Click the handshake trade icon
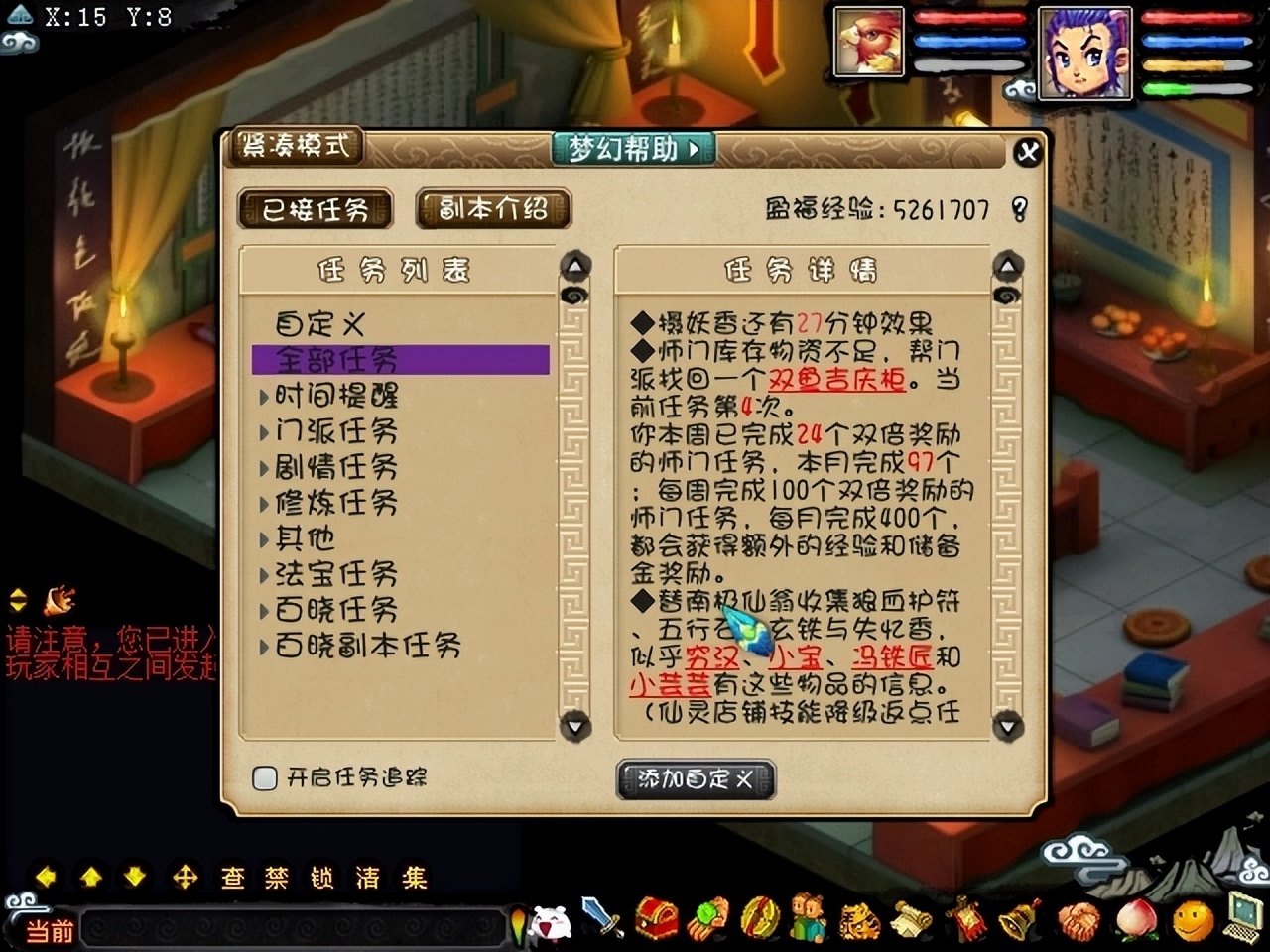This screenshot has height=952, width=1270. click(1079, 922)
